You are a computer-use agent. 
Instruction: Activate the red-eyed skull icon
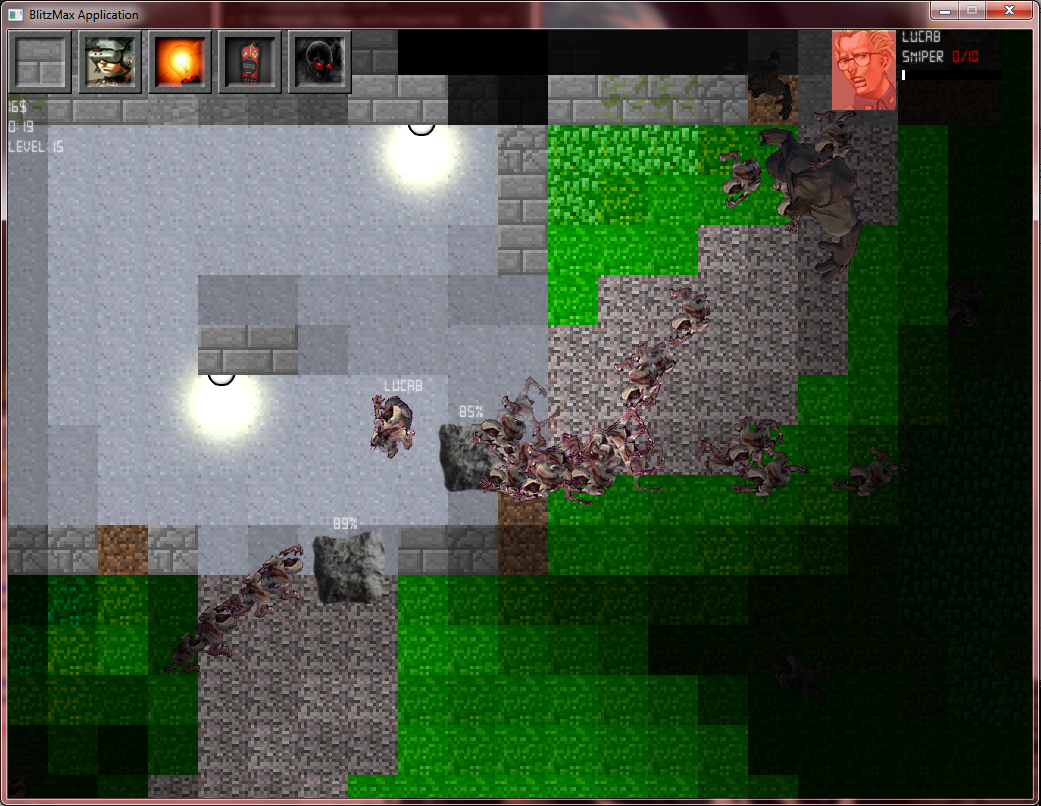pyautogui.click(x=320, y=62)
